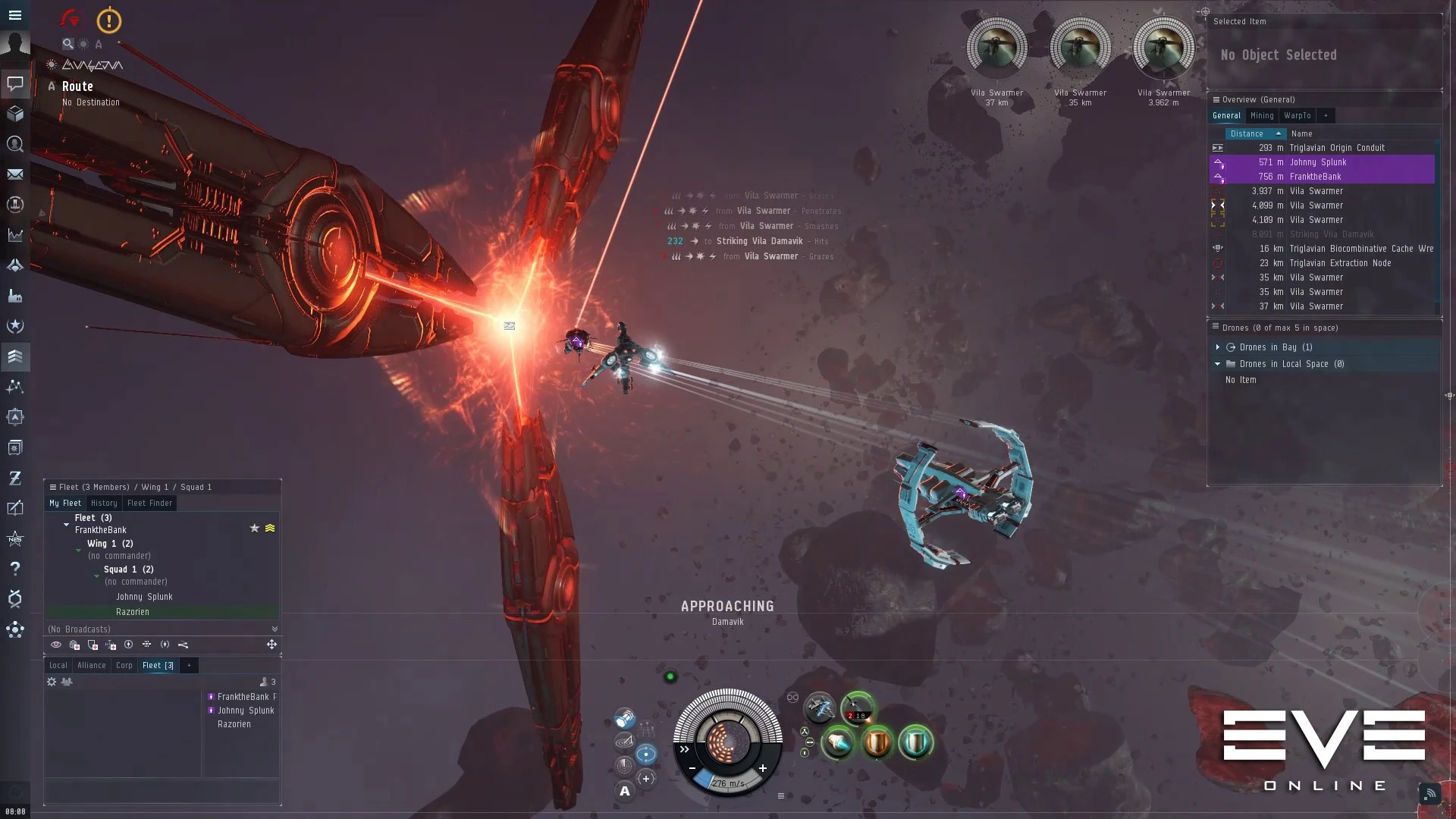This screenshot has height=819, width=1456.
Task: Select Razorien in the fleet squad list
Action: click(x=133, y=612)
